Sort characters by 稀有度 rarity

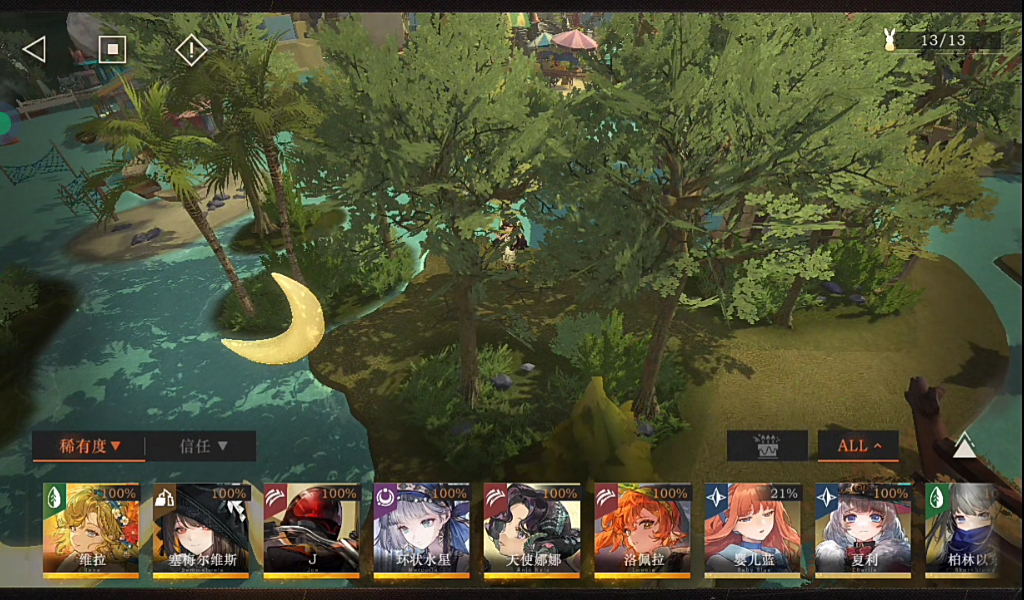88,446
